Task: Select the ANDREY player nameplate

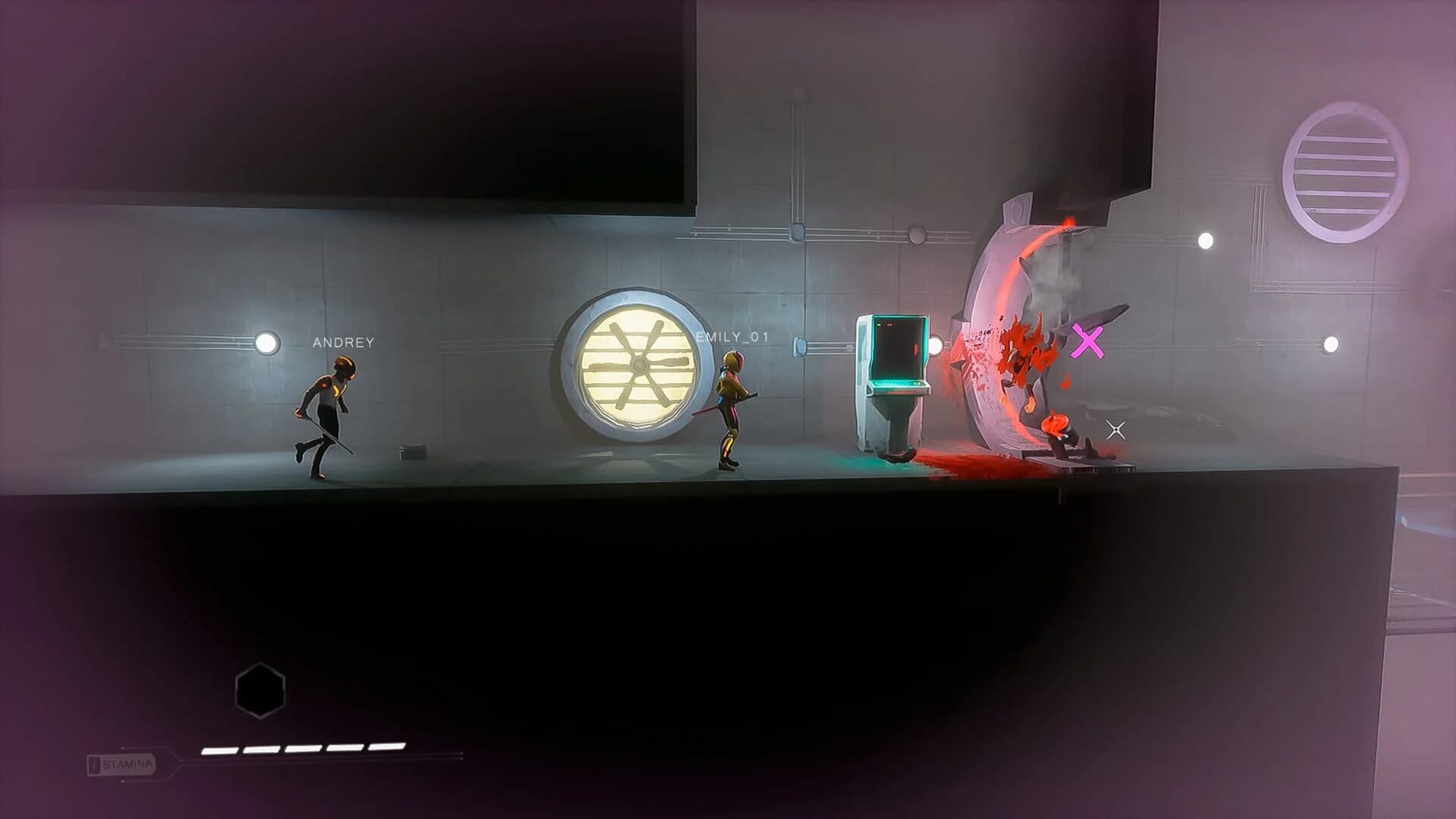Action: (341, 342)
